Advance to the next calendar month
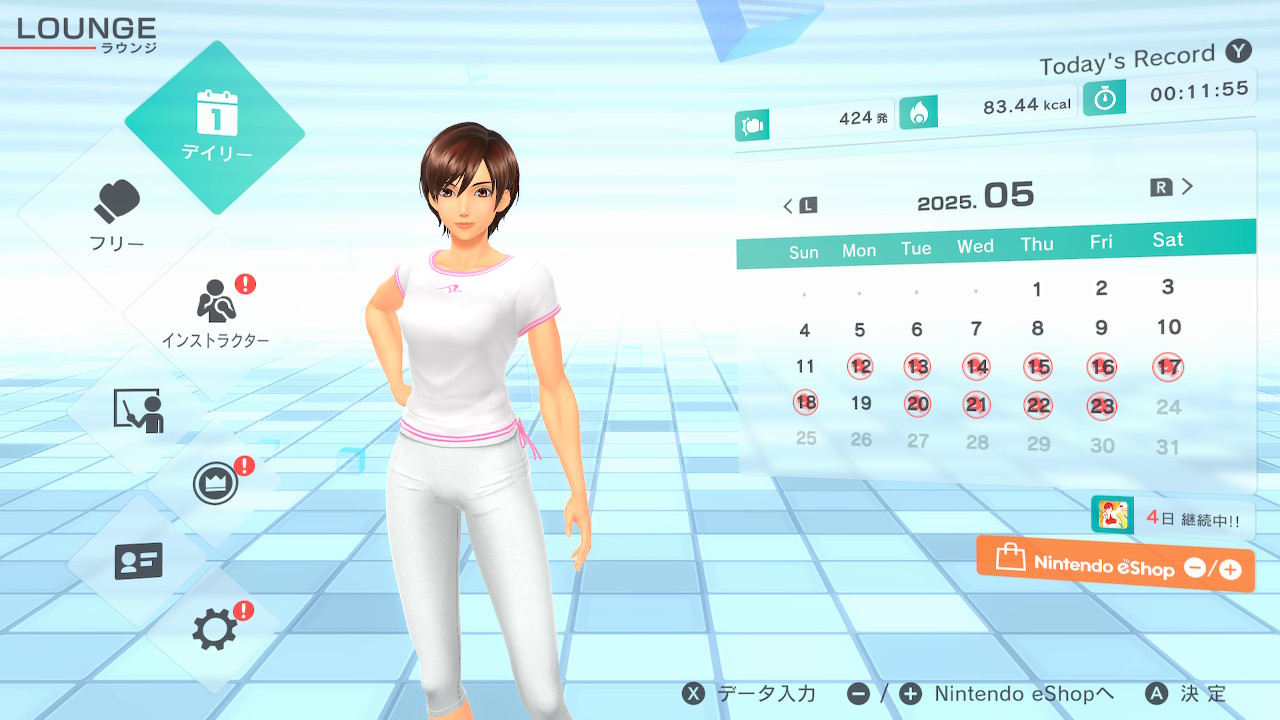1280x720 pixels. 1173,187
